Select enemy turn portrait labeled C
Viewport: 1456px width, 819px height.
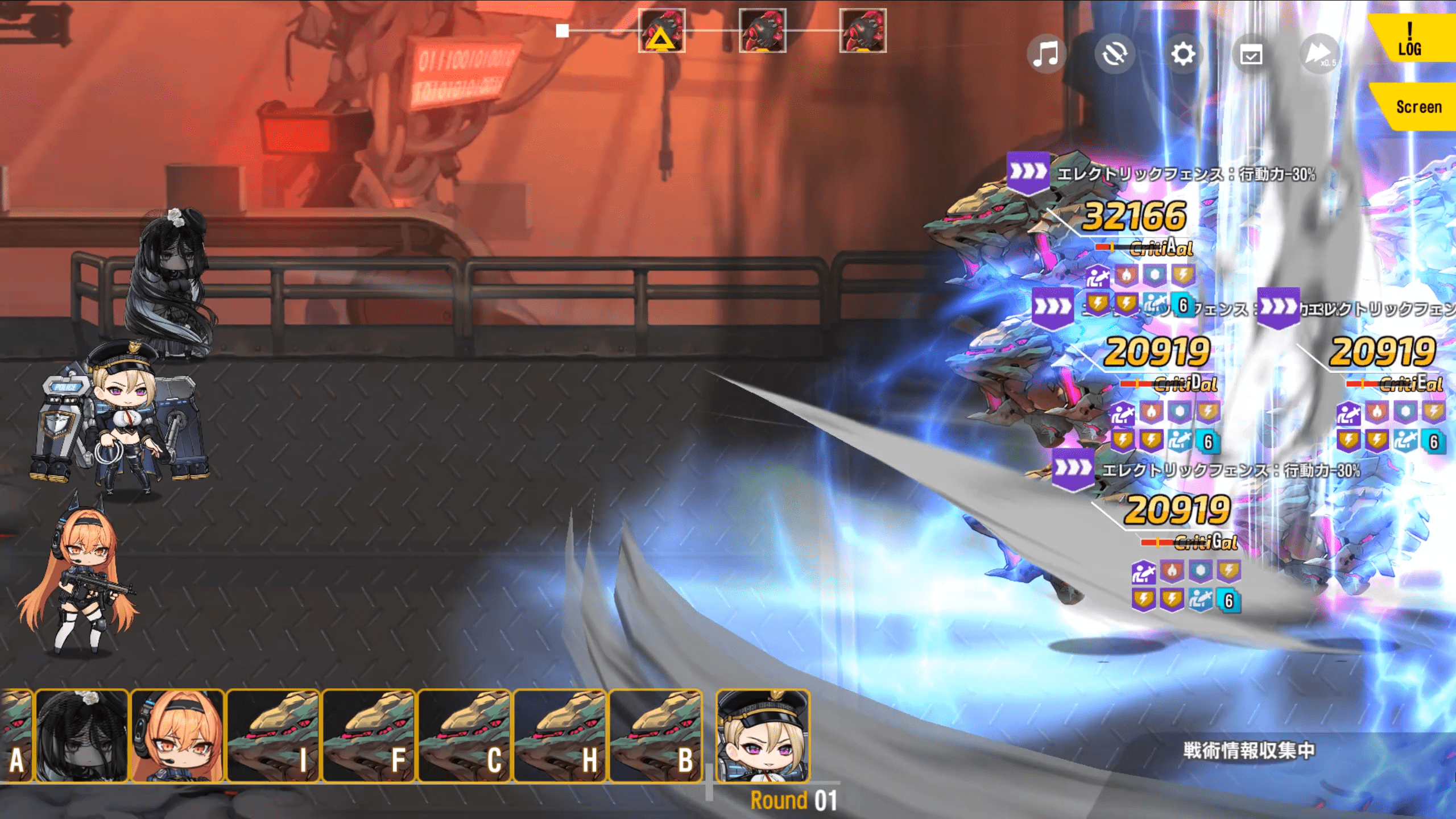(465, 735)
